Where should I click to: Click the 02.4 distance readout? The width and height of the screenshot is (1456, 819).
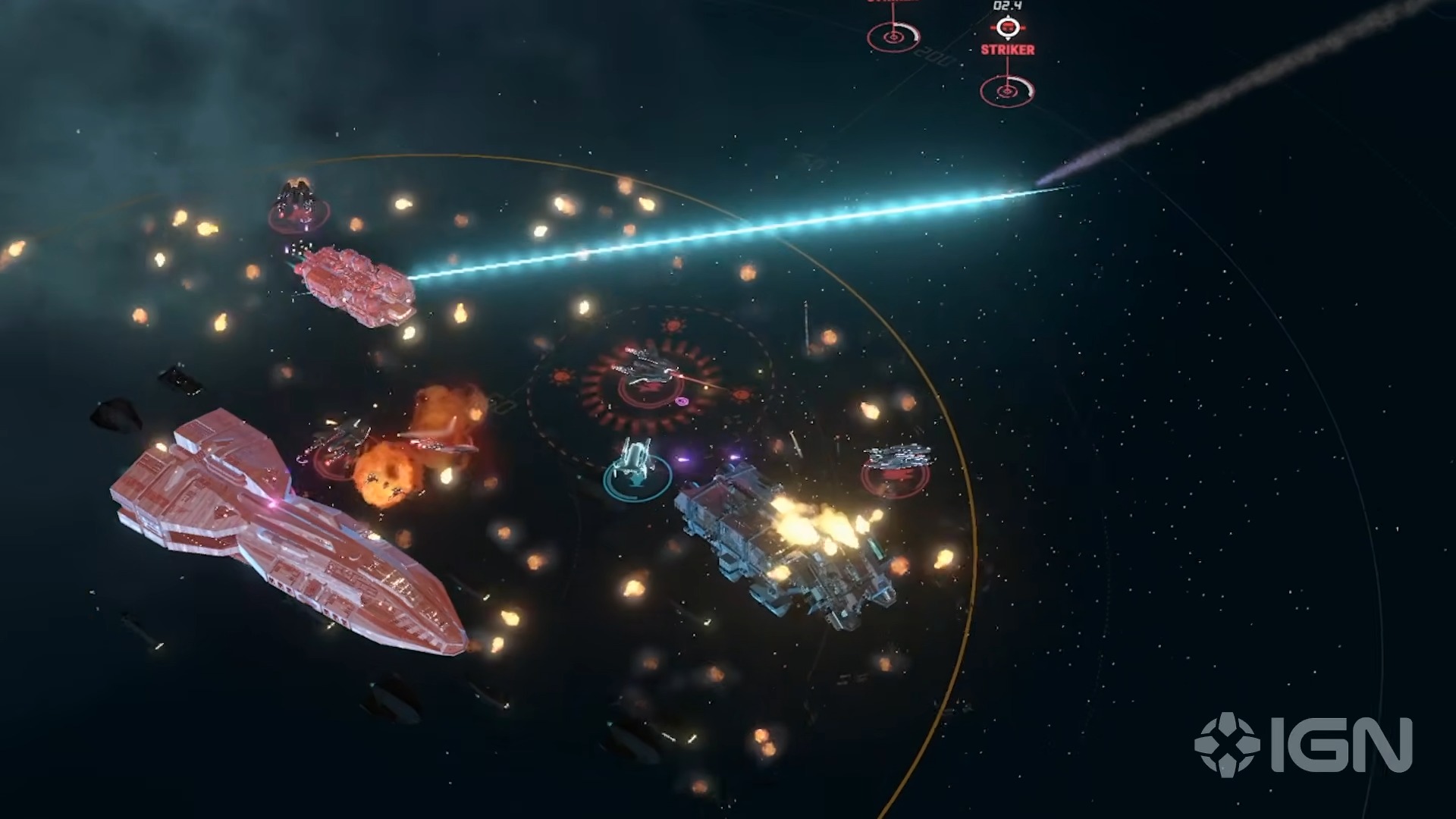(x=1006, y=8)
